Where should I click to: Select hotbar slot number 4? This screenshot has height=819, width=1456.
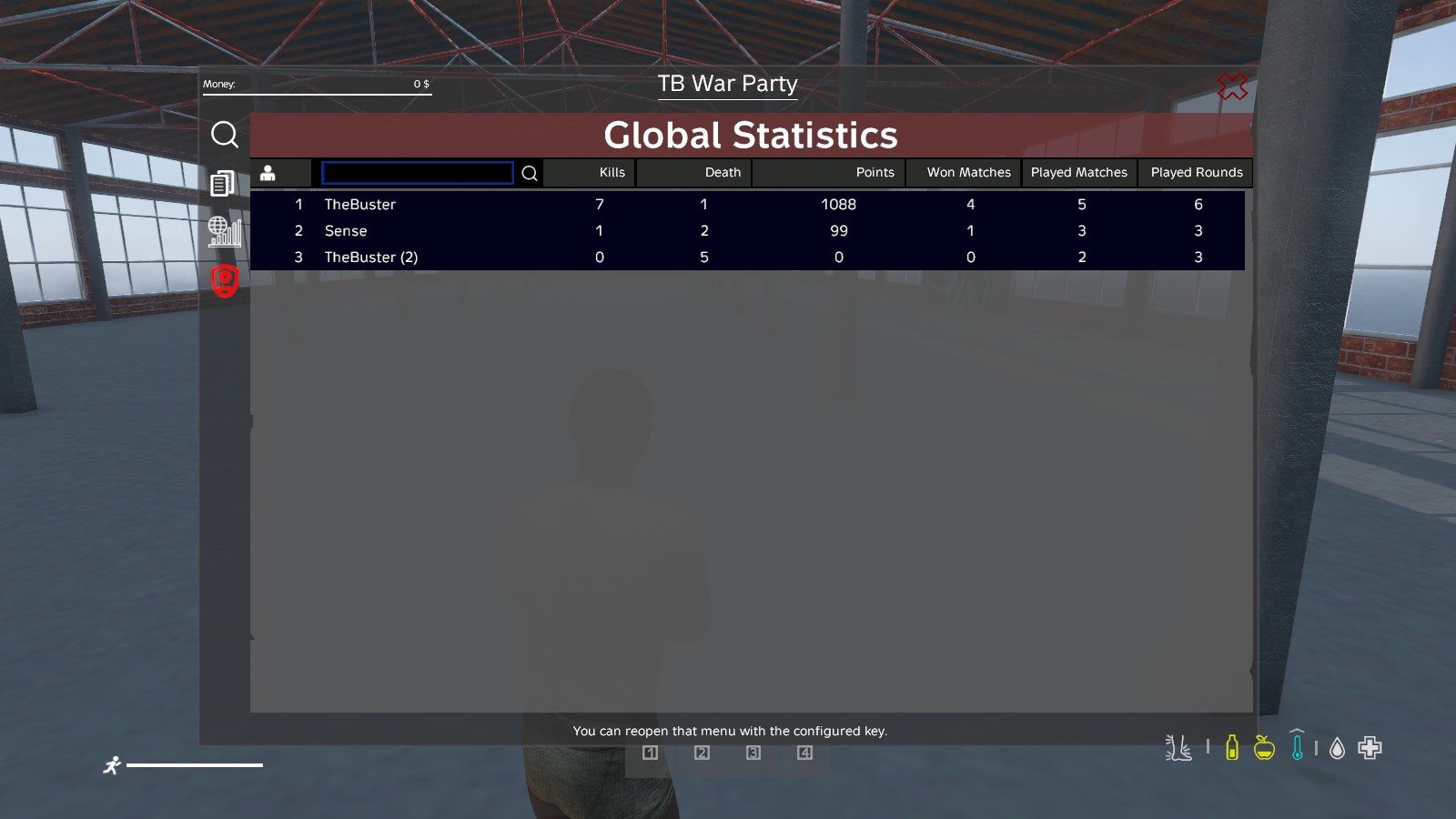pyautogui.click(x=804, y=753)
